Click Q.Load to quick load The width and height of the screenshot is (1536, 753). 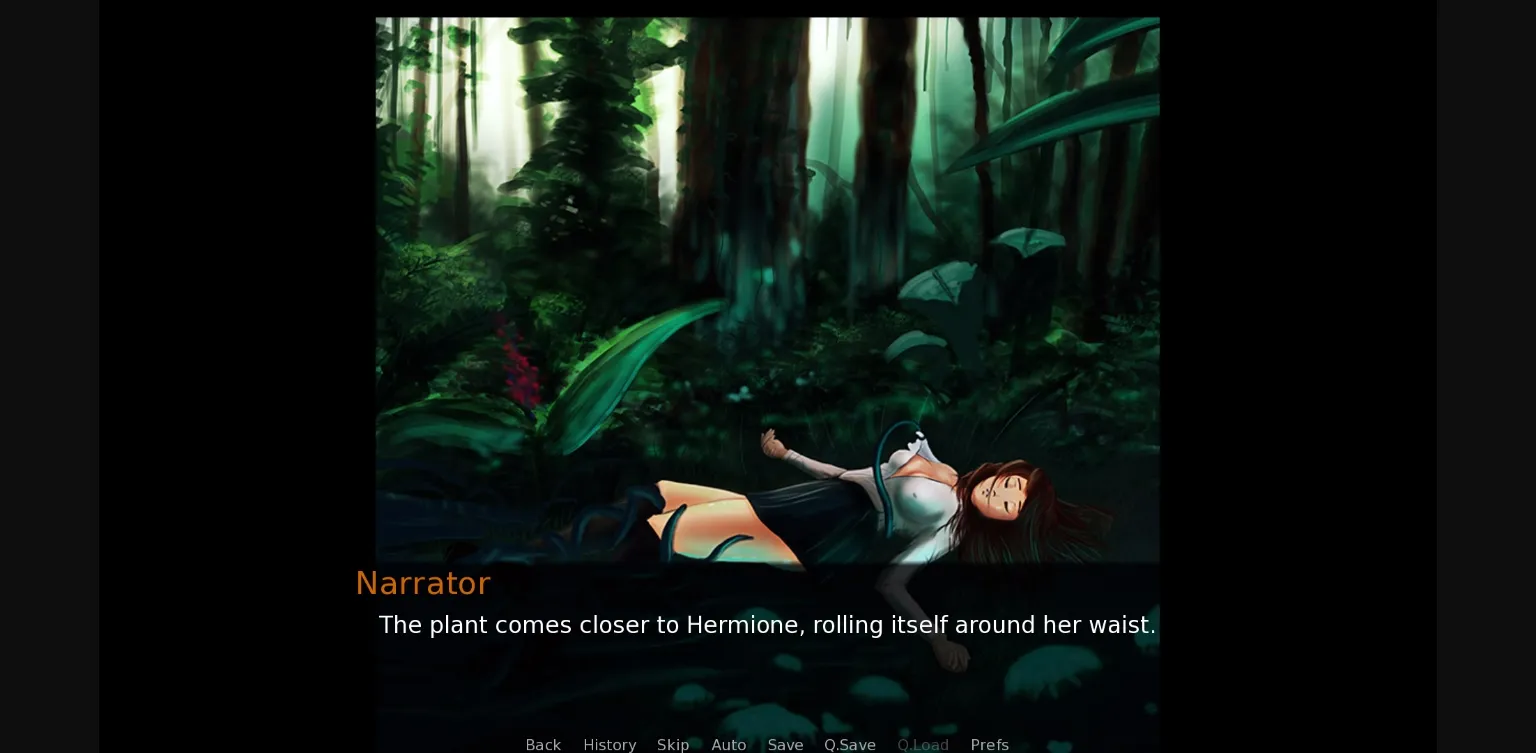tap(922, 745)
